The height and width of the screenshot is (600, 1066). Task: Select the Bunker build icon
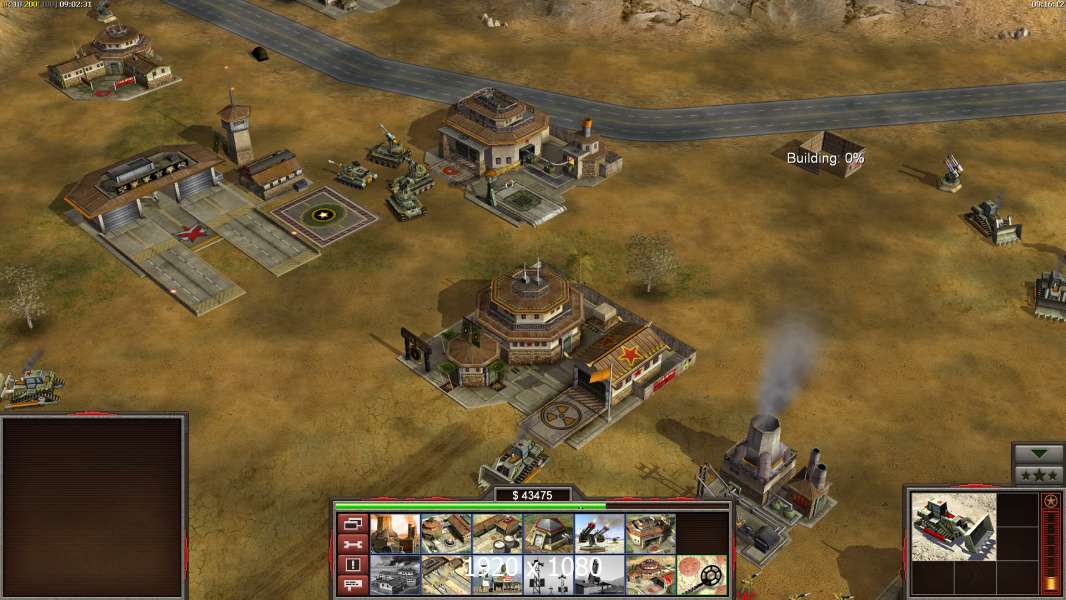[x=548, y=534]
